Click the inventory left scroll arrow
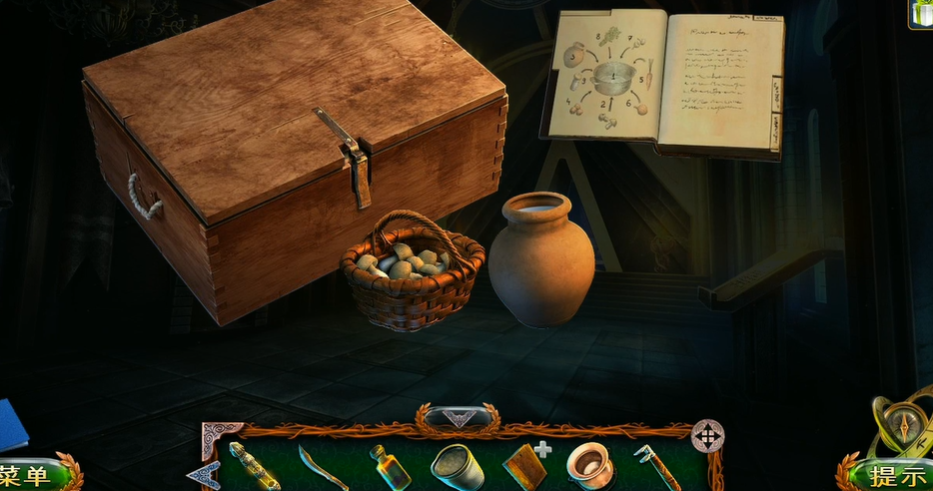Image resolution: width=933 pixels, height=491 pixels. coord(204,473)
